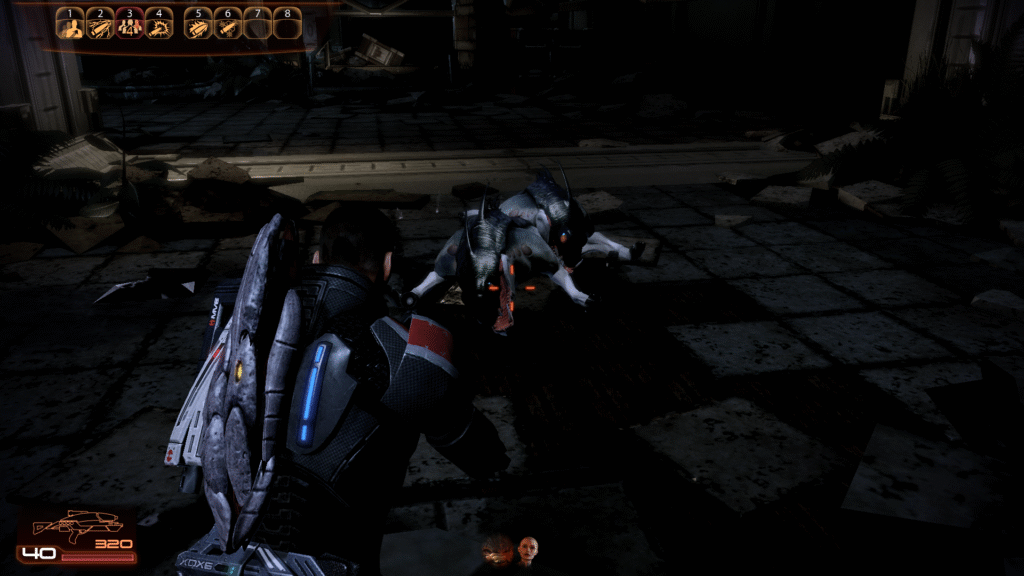Choose the bald female squadmate portrait
The height and width of the screenshot is (576, 1024).
pos(528,550)
